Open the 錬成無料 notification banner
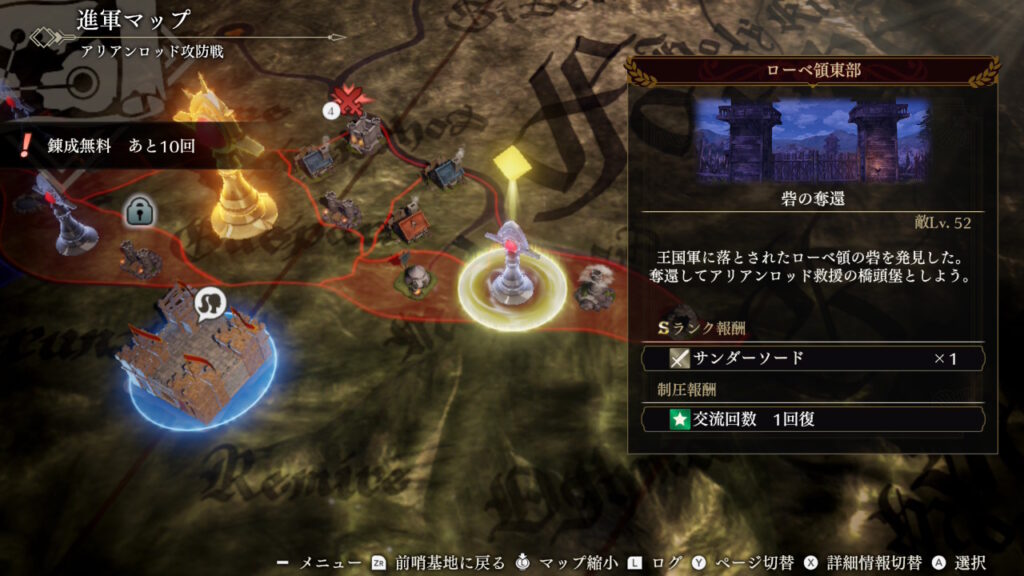This screenshot has width=1024, height=576. [x=105, y=146]
